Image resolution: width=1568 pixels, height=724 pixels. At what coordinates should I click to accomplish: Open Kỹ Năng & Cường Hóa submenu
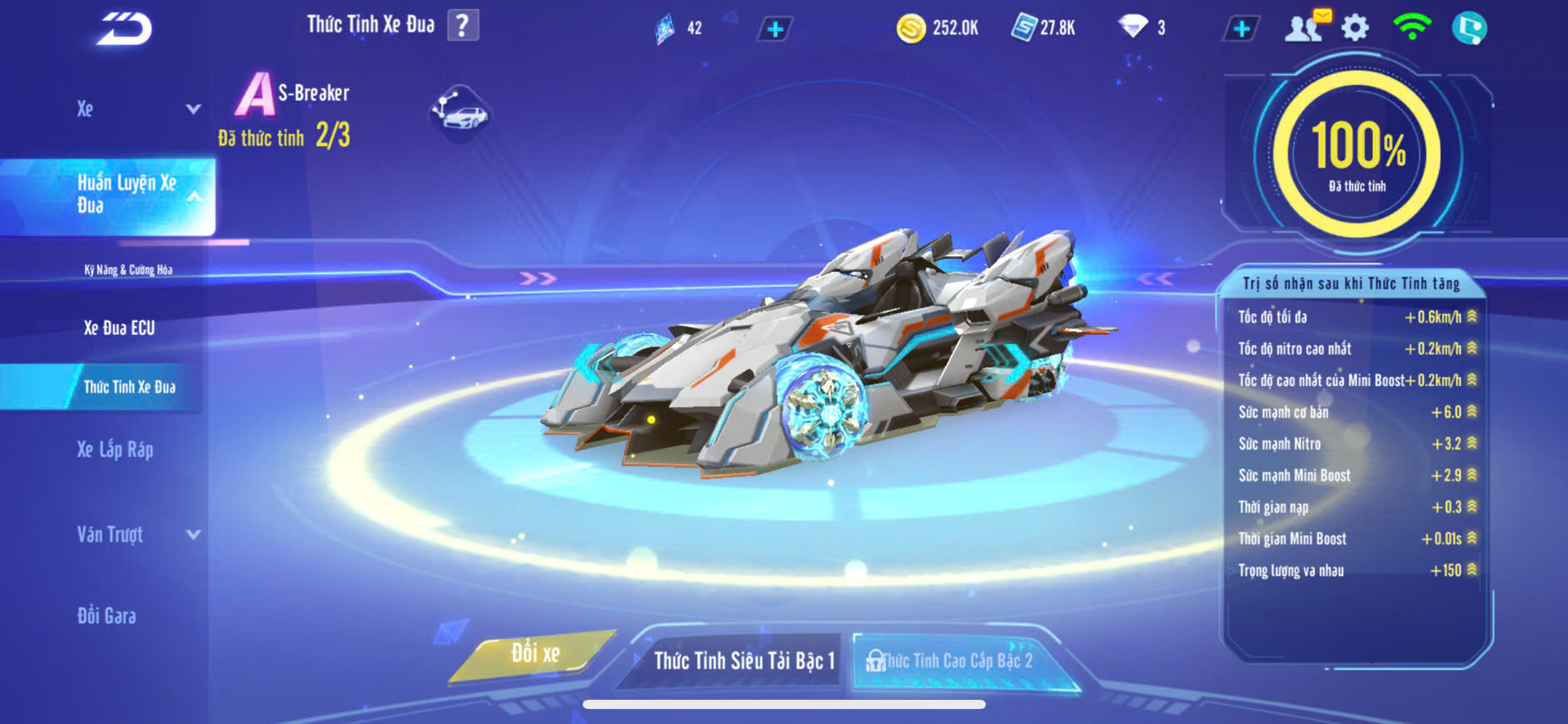pos(128,270)
